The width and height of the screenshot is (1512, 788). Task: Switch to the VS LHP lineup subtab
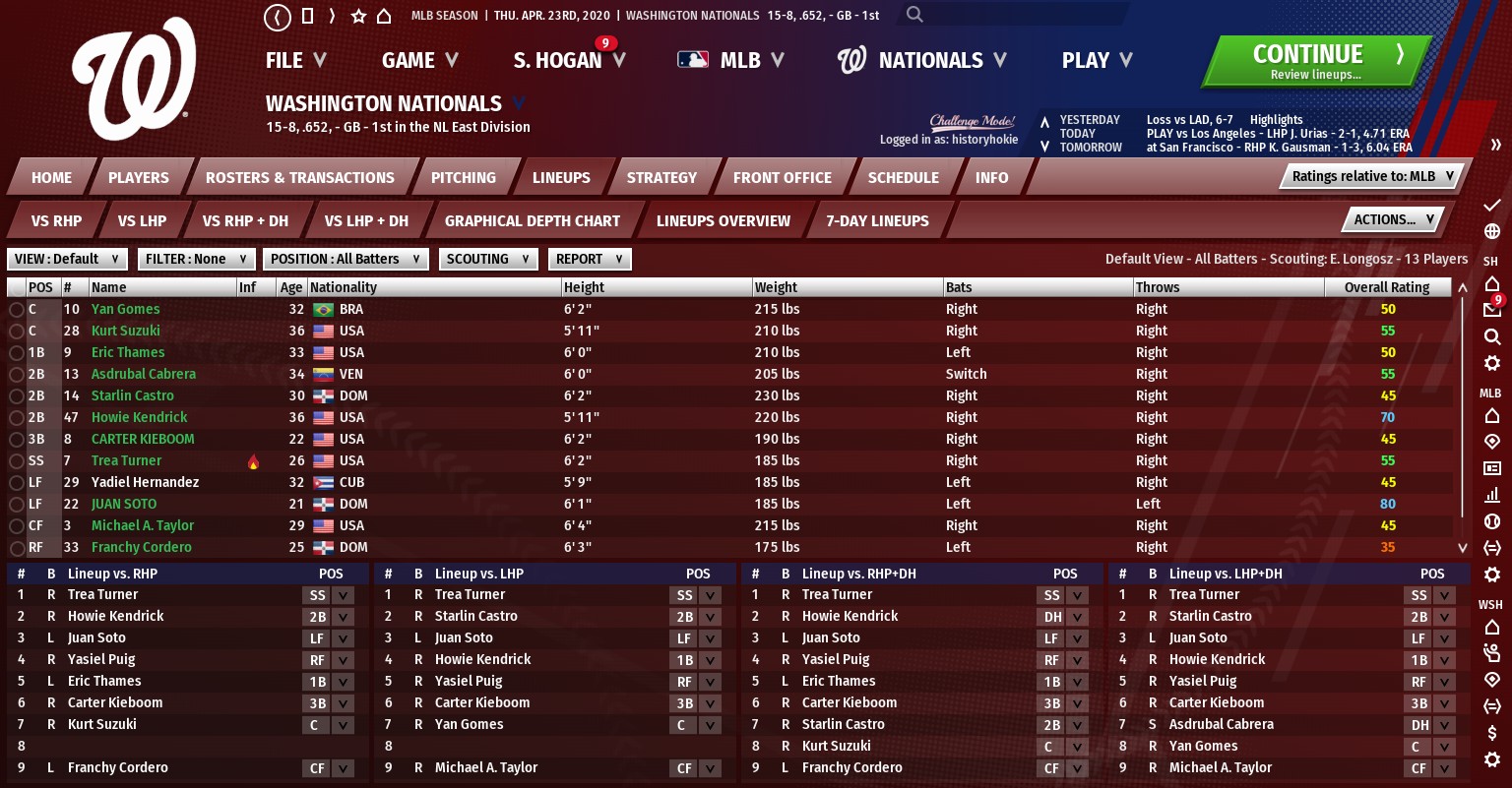point(142,221)
